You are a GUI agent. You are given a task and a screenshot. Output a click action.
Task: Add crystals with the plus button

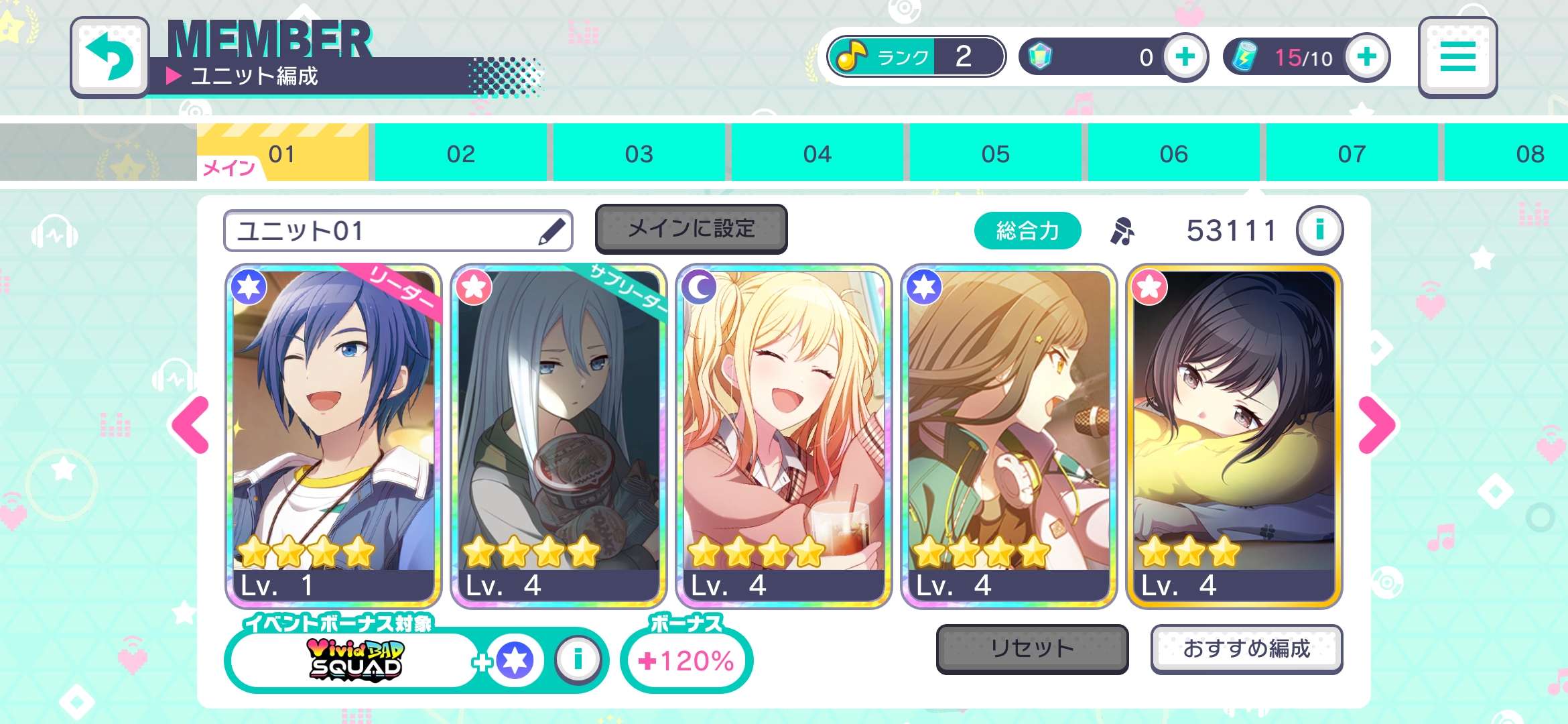click(x=1185, y=57)
